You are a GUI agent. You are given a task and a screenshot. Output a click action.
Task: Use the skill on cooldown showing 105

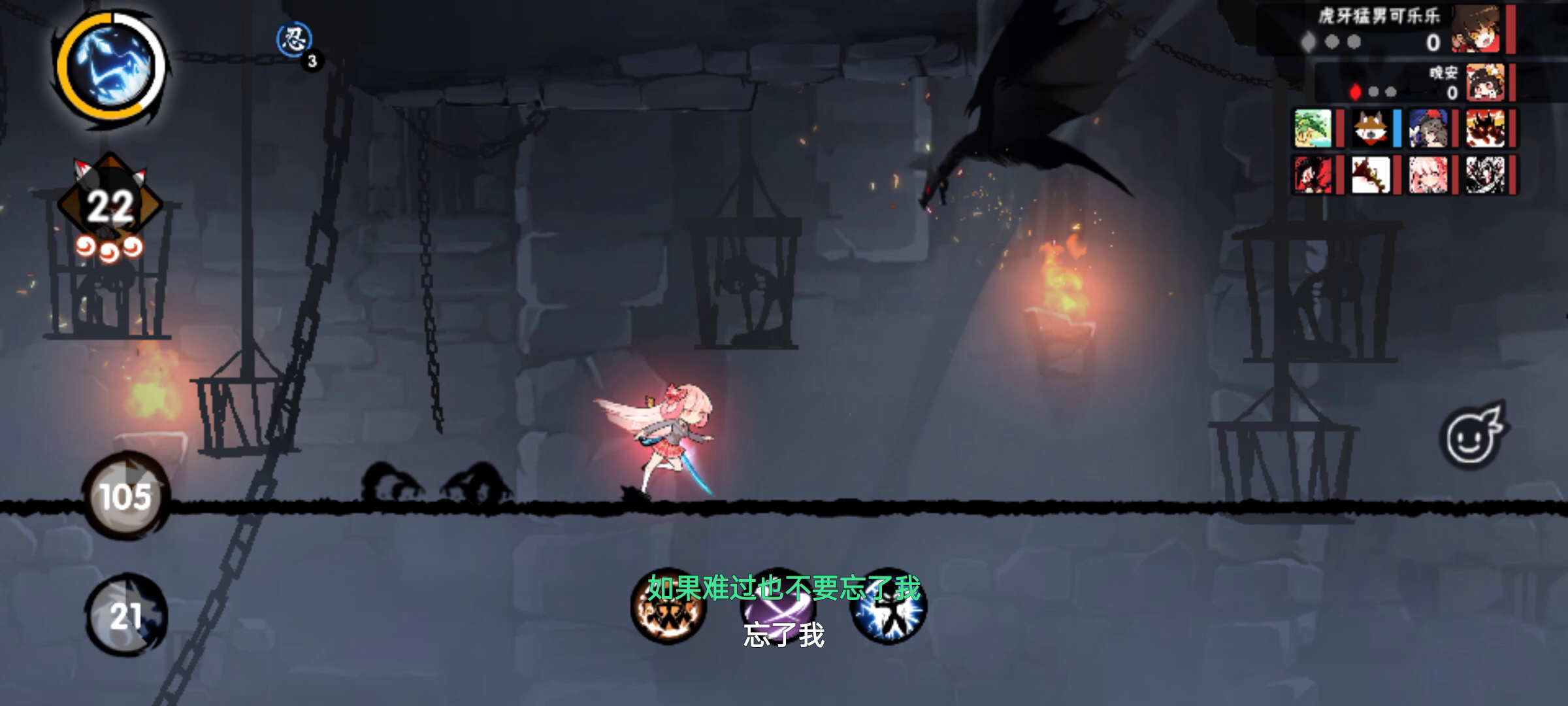coord(125,496)
